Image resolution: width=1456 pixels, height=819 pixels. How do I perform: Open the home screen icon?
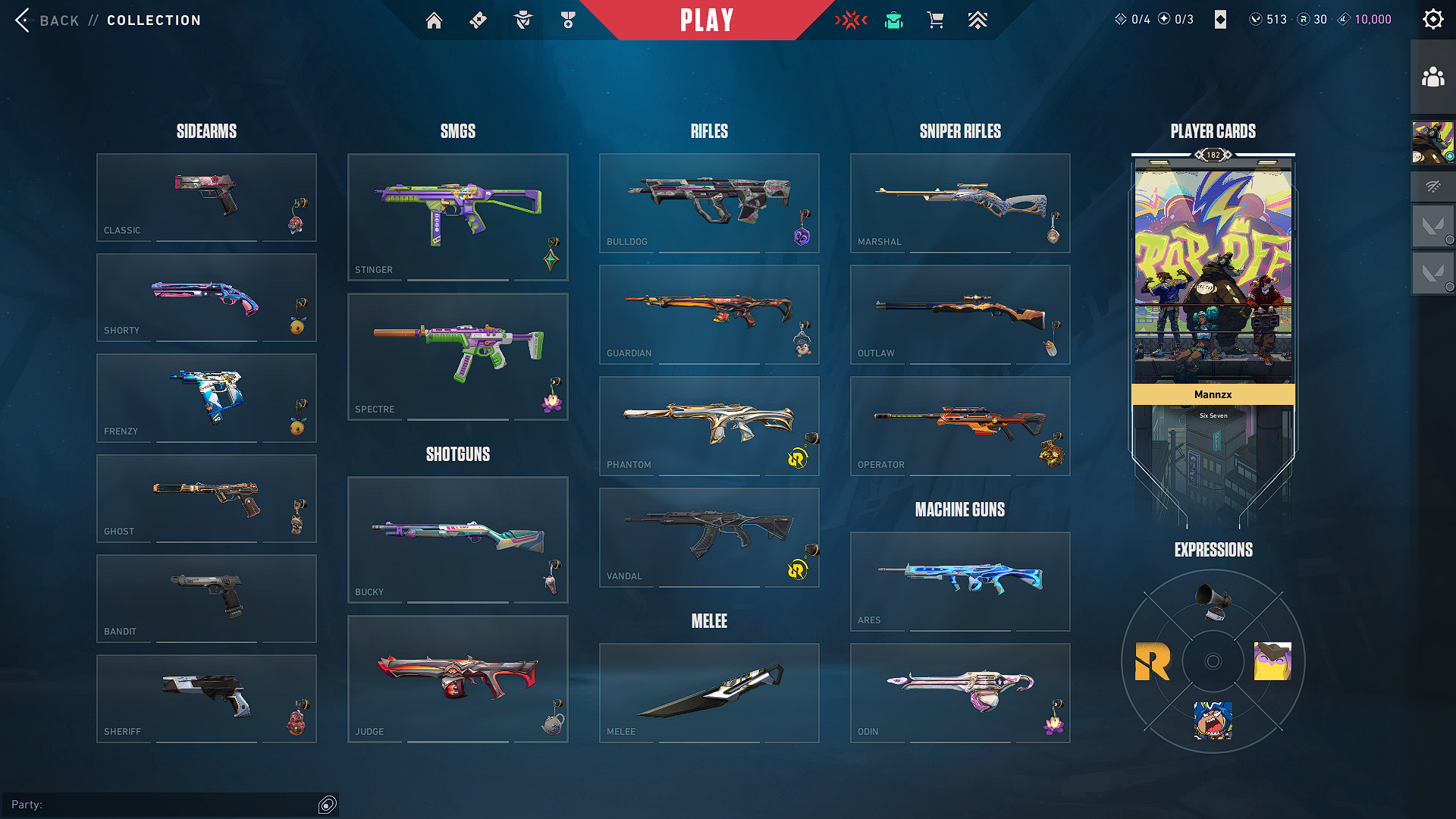(434, 20)
